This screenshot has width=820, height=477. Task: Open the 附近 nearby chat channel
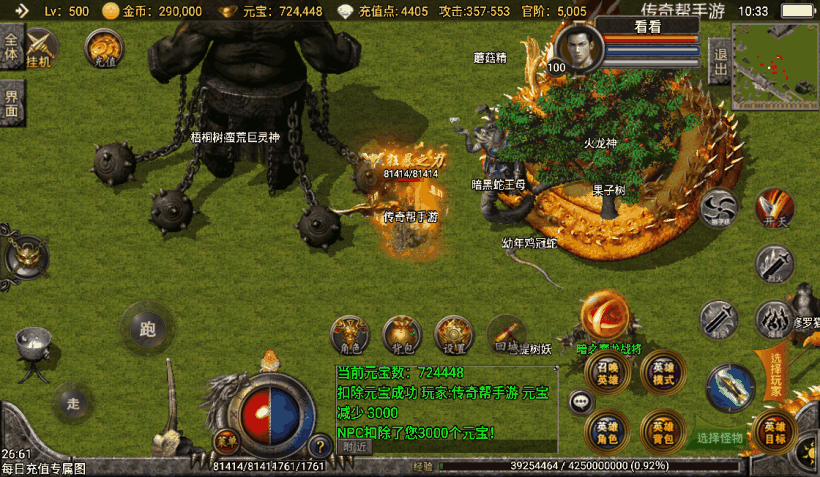coord(355,447)
